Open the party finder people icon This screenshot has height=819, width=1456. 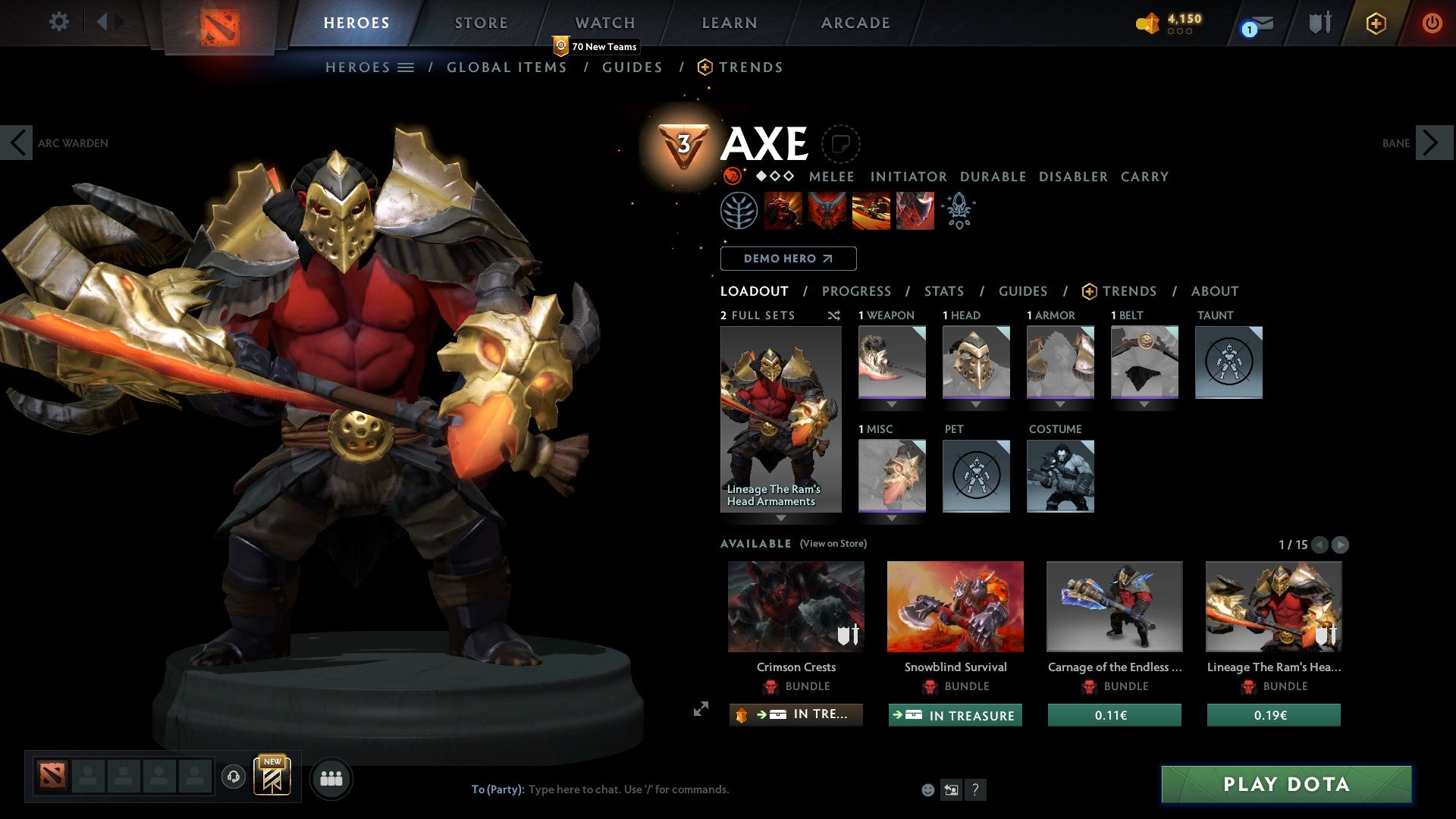pos(331,777)
